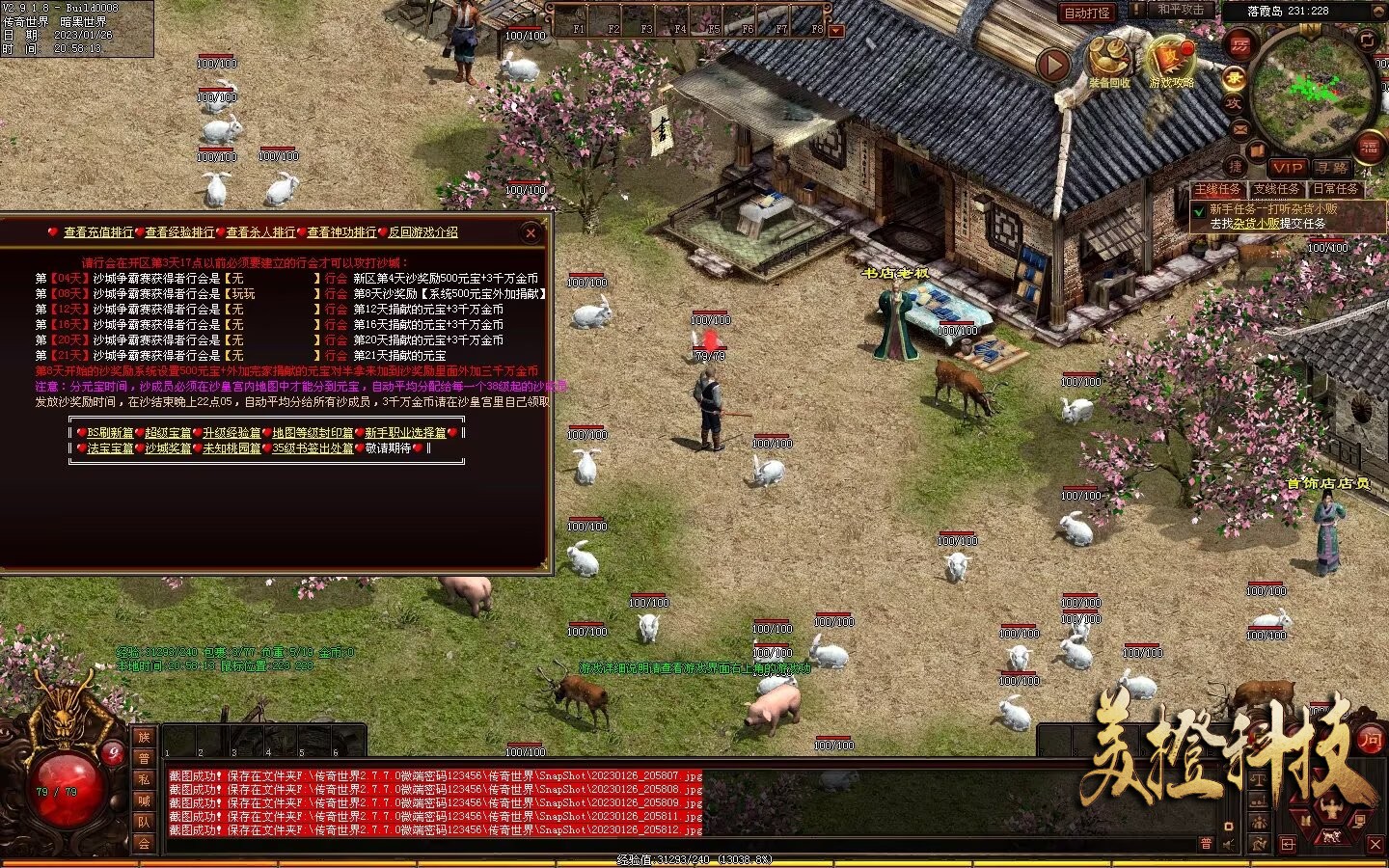Open the mail envelope icon
Image resolution: width=1389 pixels, height=868 pixels.
[1240, 129]
